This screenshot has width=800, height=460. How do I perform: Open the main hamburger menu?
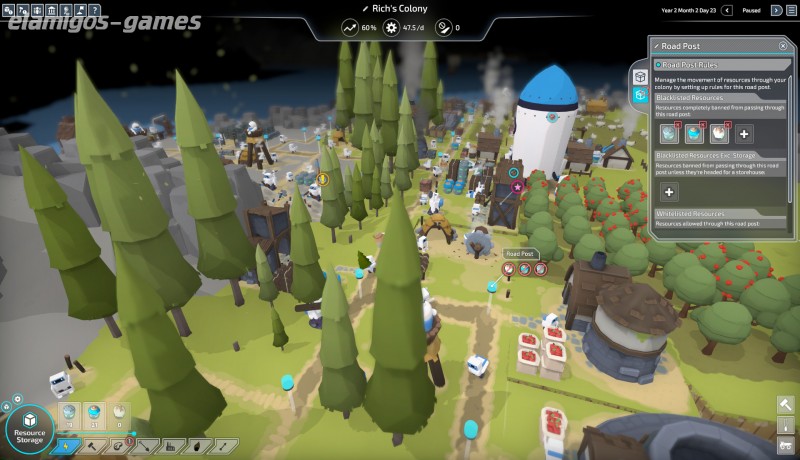tap(790, 10)
